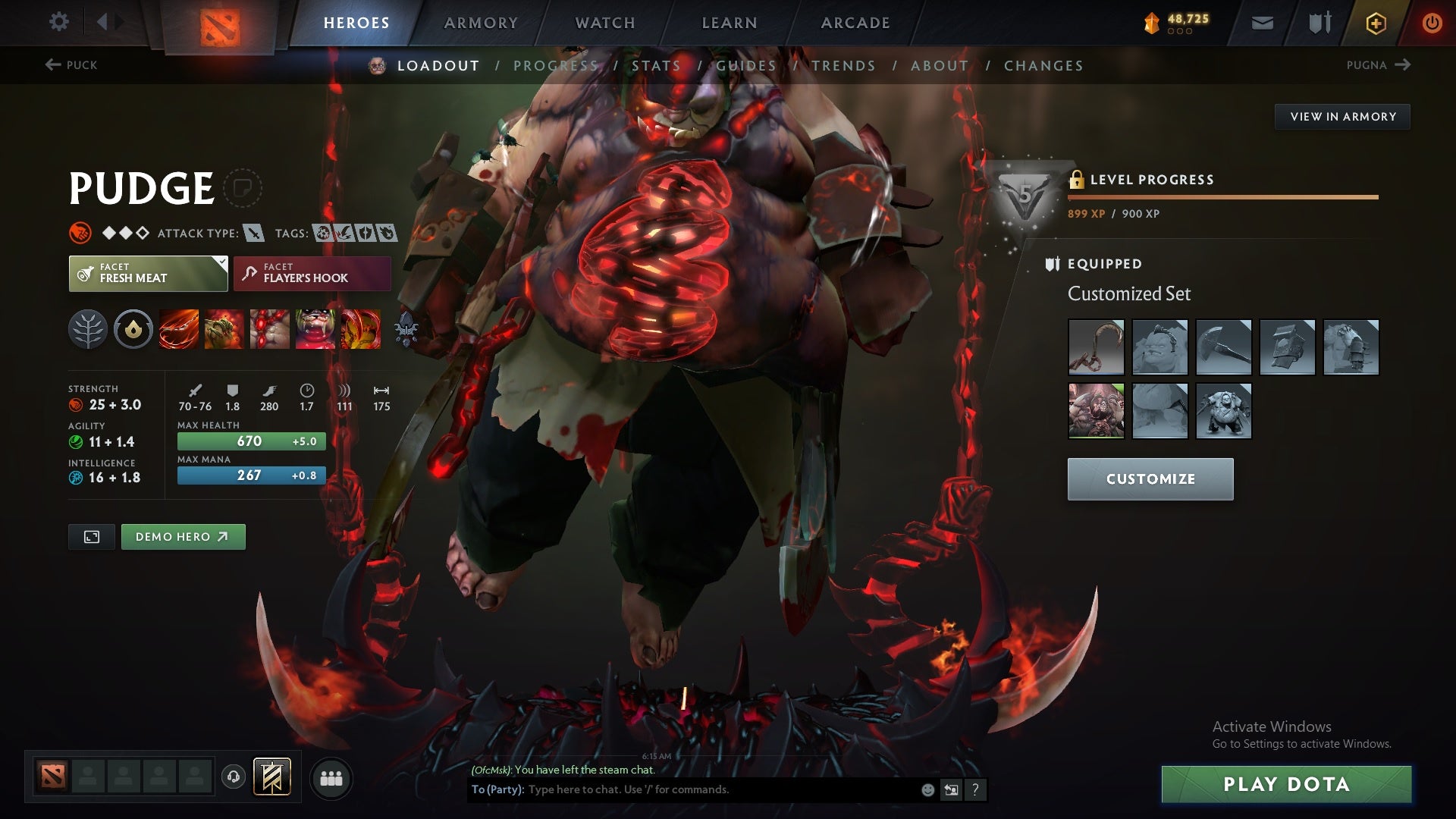The width and height of the screenshot is (1456, 819).
Task: Click the Level Progress XP bar
Action: (1222, 196)
